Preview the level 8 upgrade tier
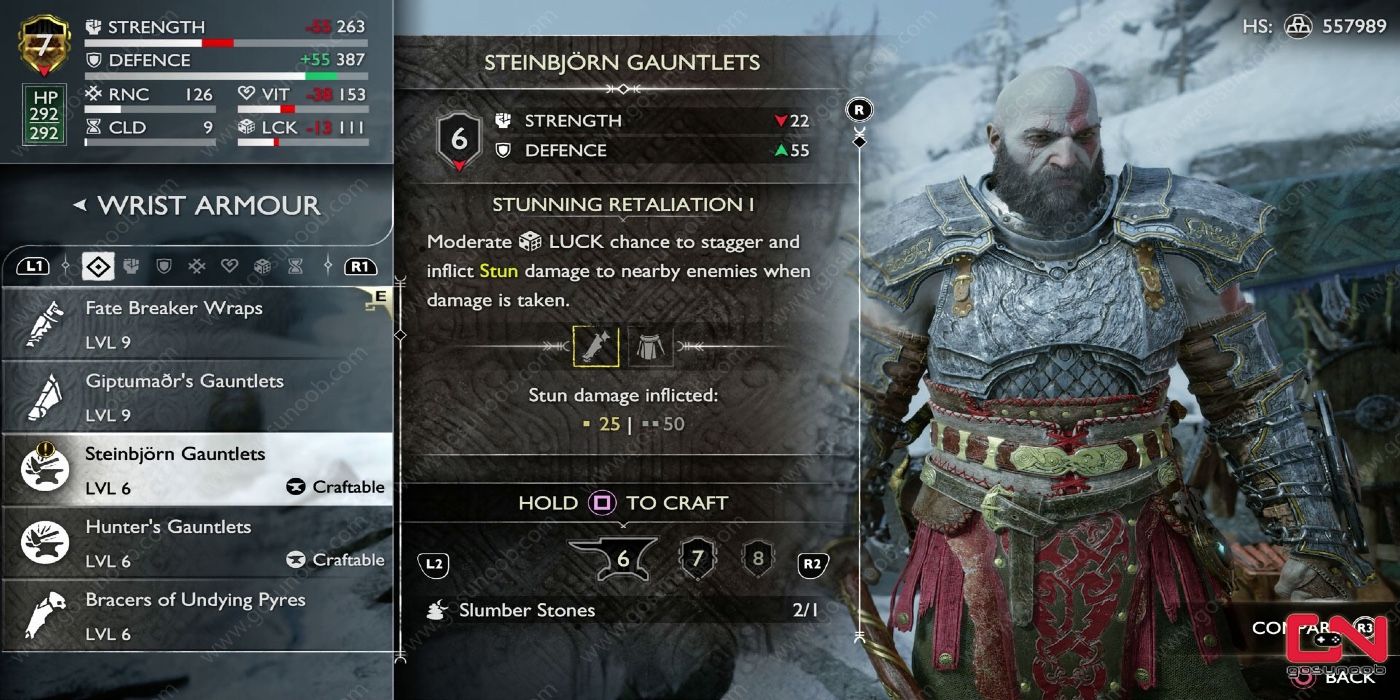Viewport: 1400px width, 700px height. pos(758,558)
